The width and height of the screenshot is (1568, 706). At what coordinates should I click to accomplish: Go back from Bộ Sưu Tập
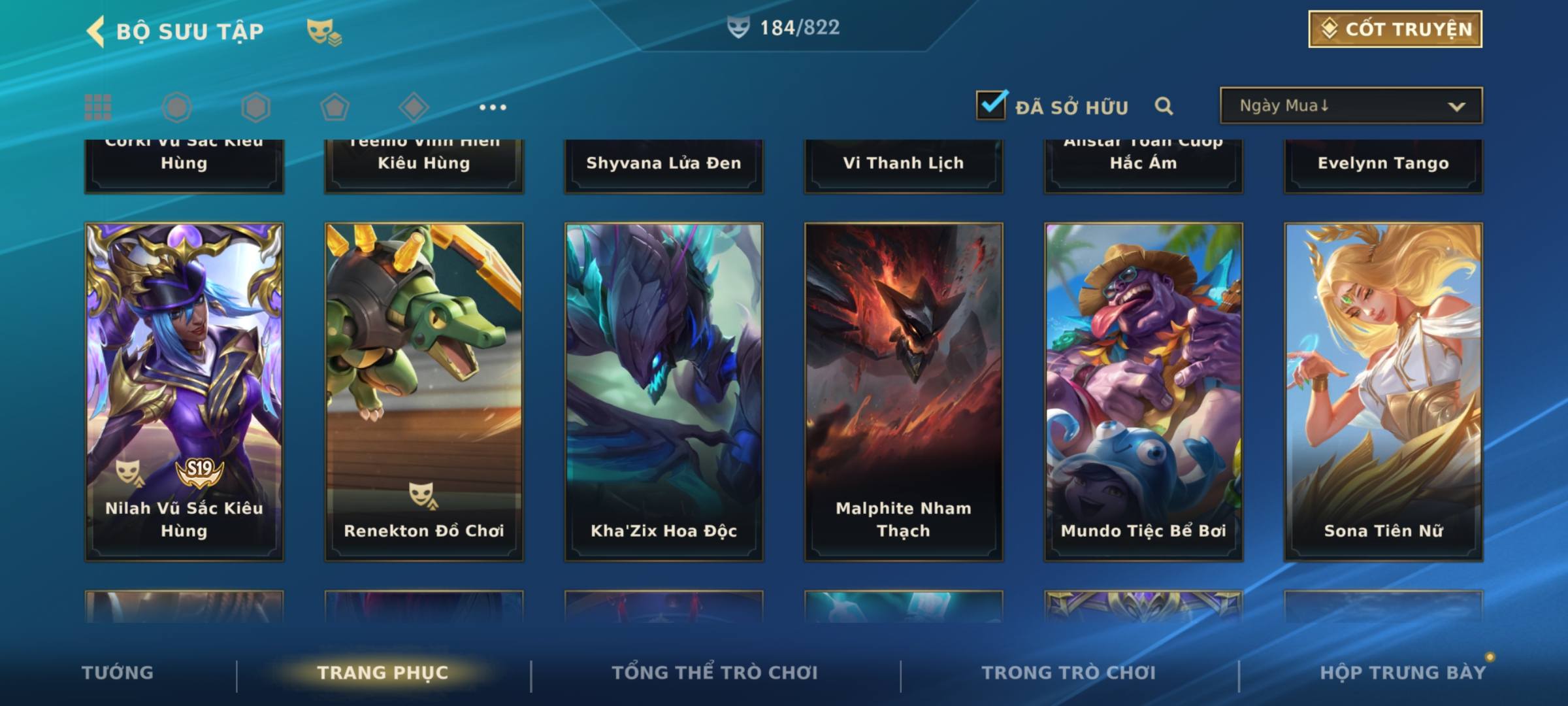(96, 31)
